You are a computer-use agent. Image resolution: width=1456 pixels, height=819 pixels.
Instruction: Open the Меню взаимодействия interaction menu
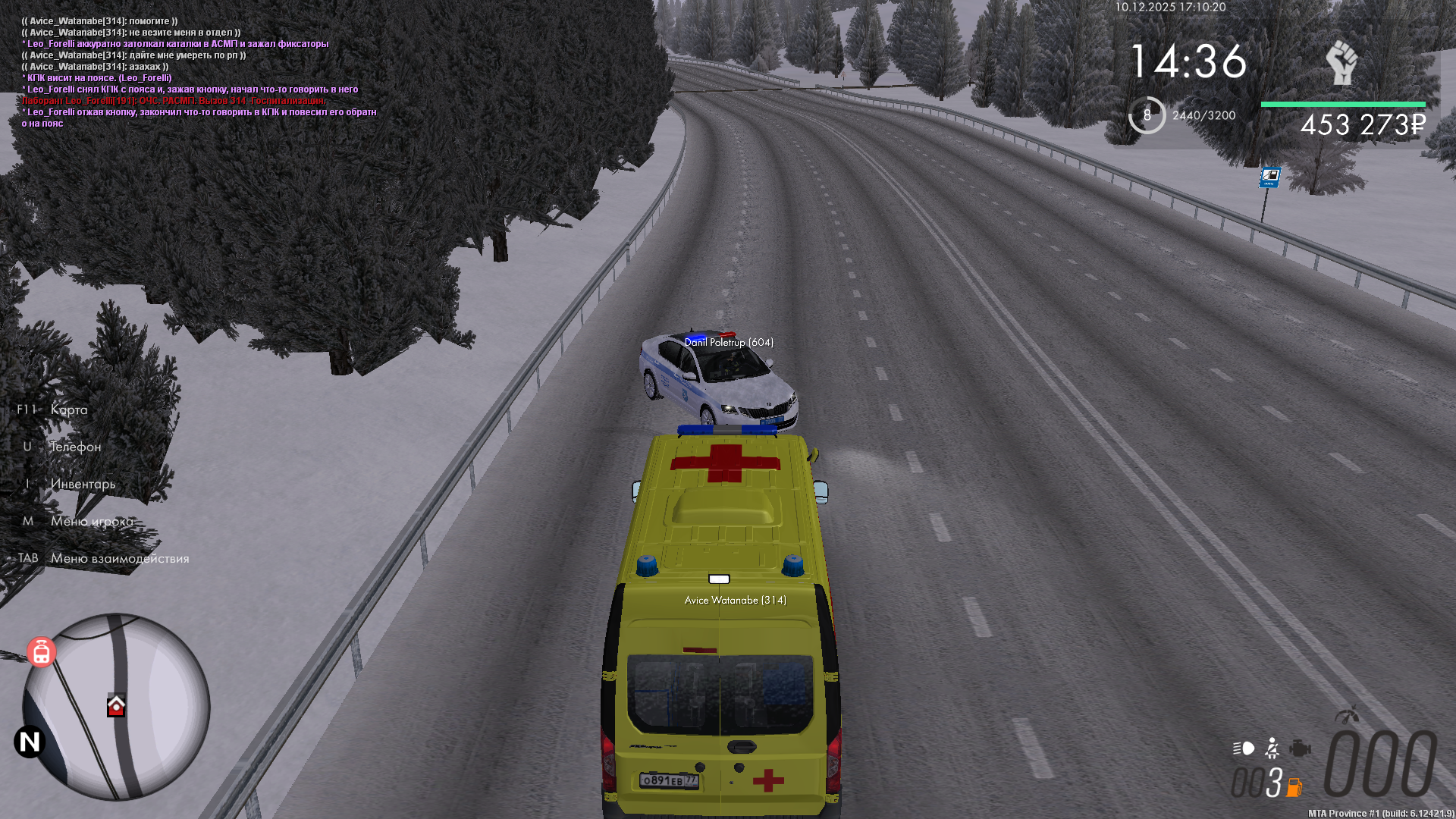pyautogui.click(x=120, y=558)
